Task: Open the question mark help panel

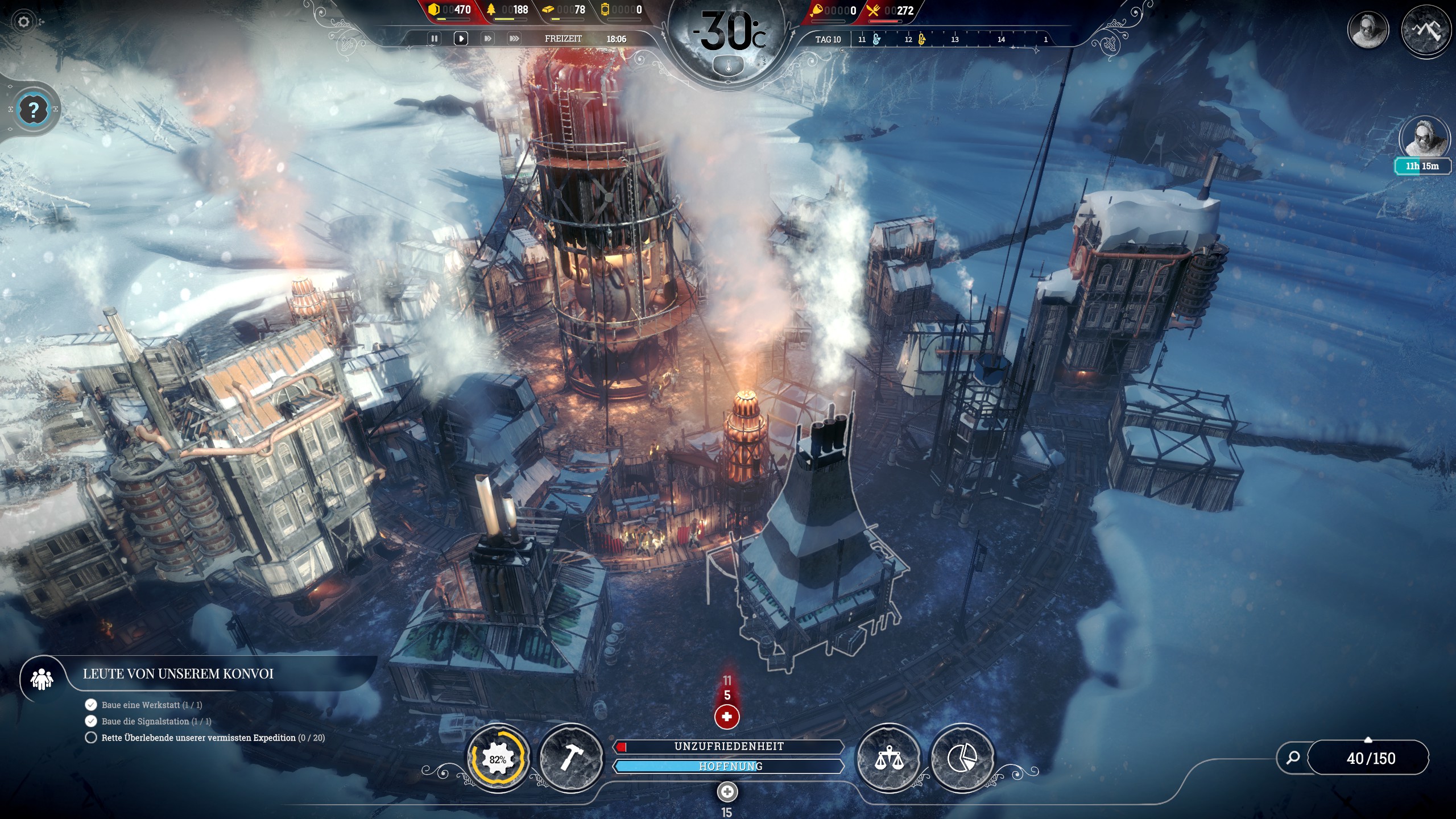Action: pyautogui.click(x=34, y=109)
